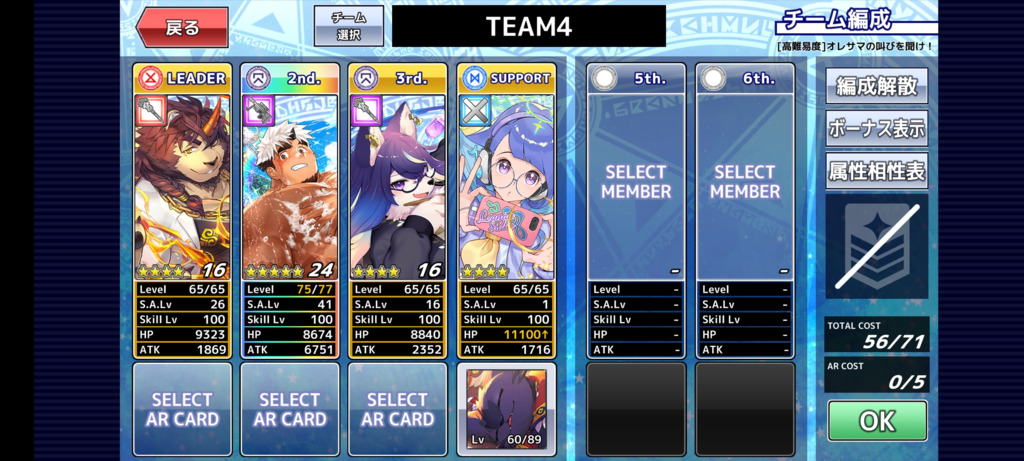Viewport: 1024px width, 461px height.
Task: Open the support's equipped AR card
Action: point(506,409)
